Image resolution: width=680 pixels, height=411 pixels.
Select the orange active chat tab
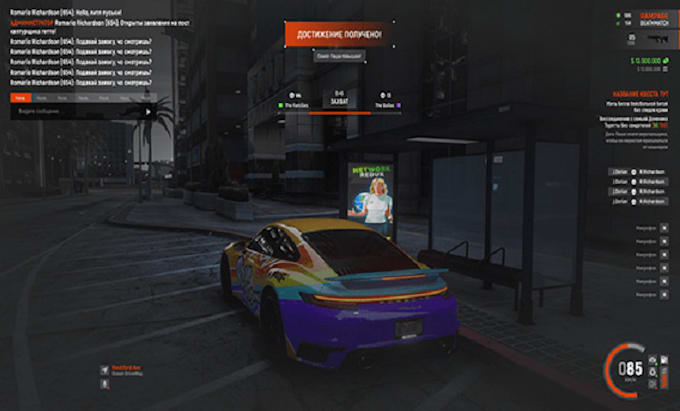pos(21,99)
